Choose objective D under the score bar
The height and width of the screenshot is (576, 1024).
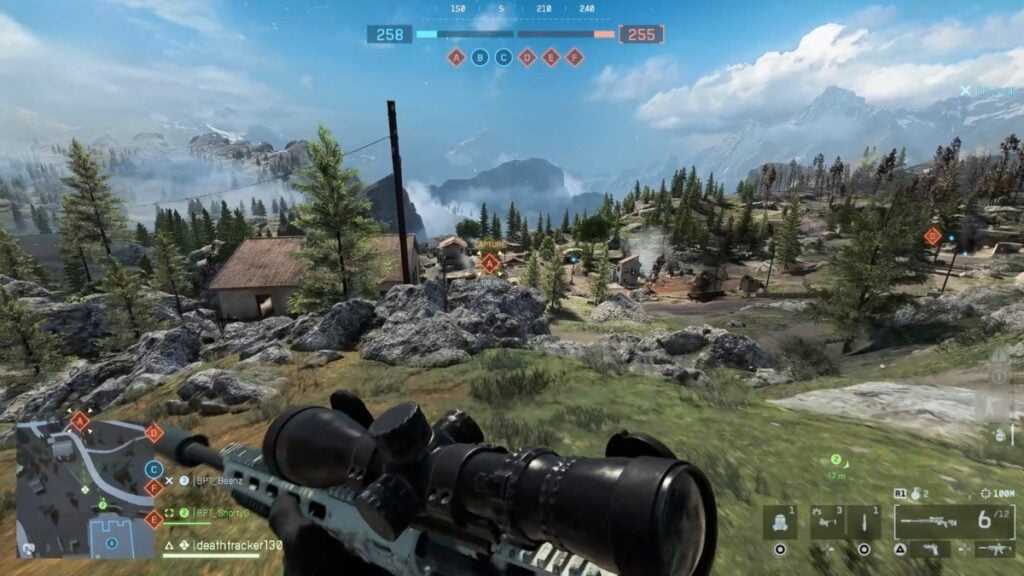pyautogui.click(x=527, y=57)
